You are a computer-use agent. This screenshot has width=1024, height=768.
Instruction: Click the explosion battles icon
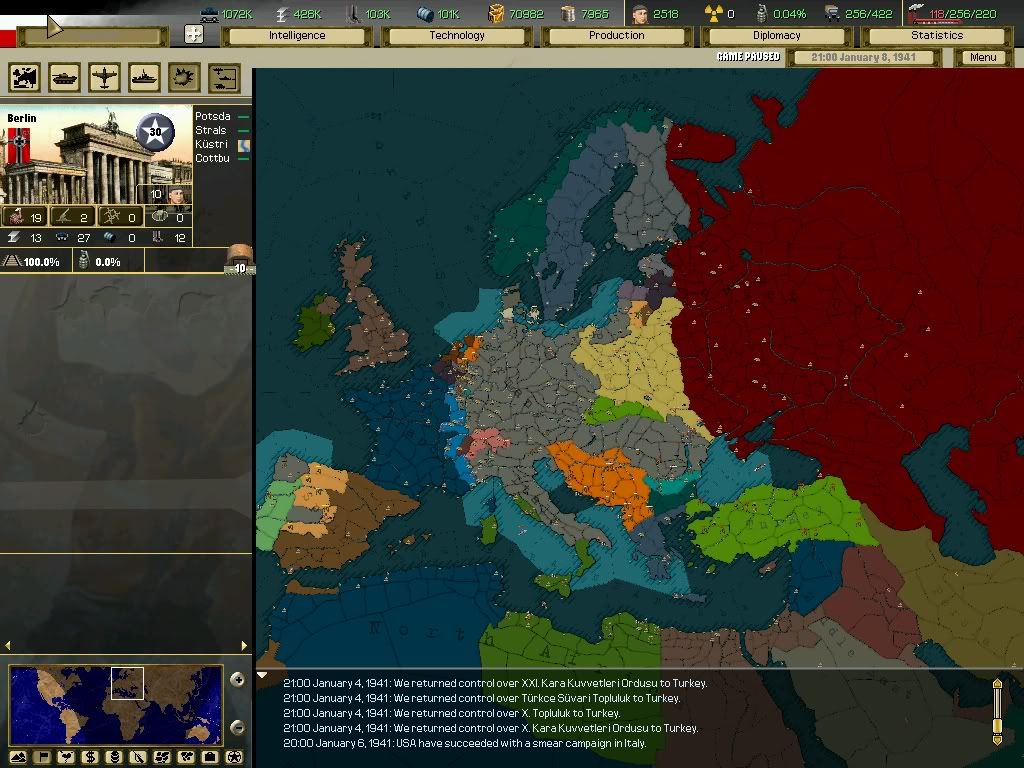[184, 78]
